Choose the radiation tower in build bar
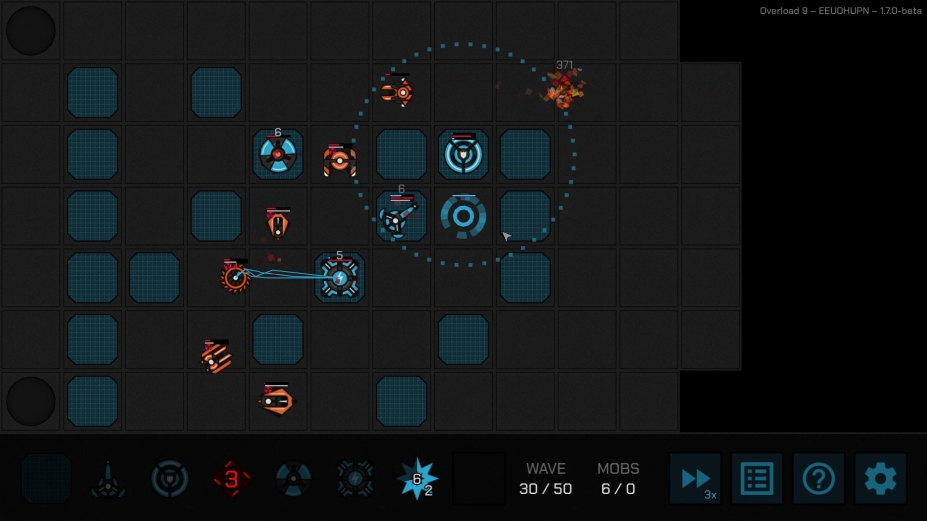 click(293, 479)
